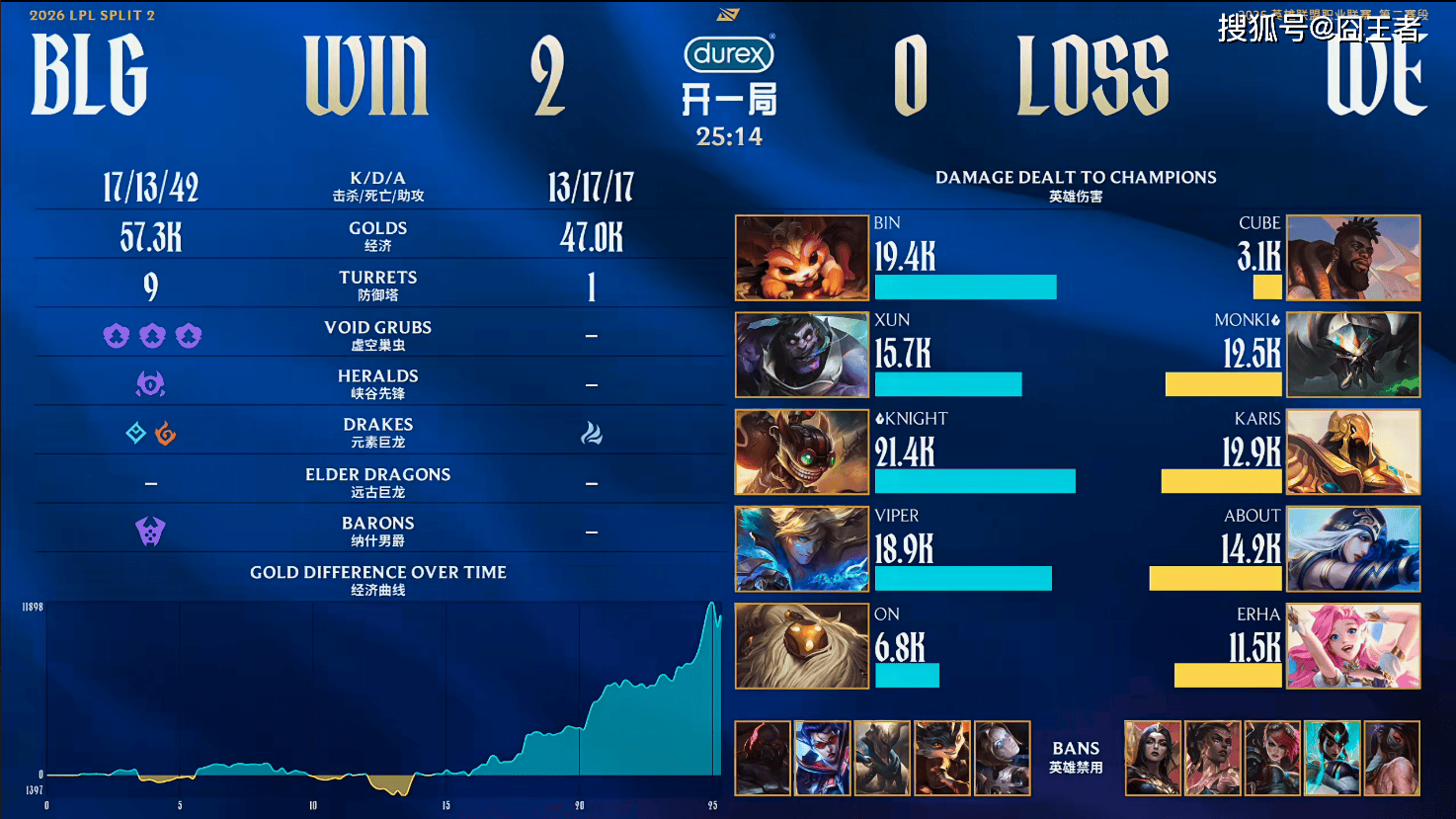
Task: Choose About's Ashe champion portrait
Action: [x=1353, y=548]
